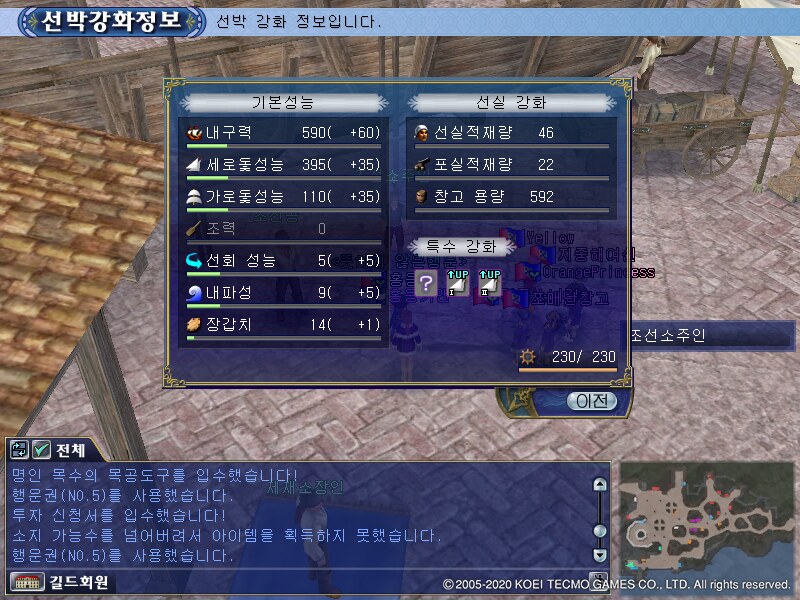The image size is (800, 600).
Task: Open the 길드회원 guild member button
Action: tap(60, 581)
